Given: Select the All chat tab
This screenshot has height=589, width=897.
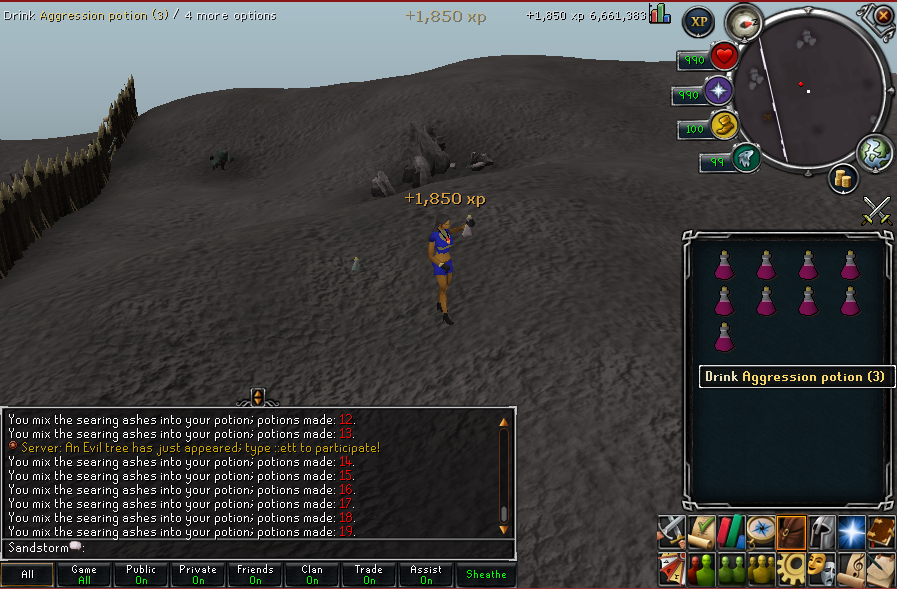Looking at the screenshot, I should pos(27,575).
